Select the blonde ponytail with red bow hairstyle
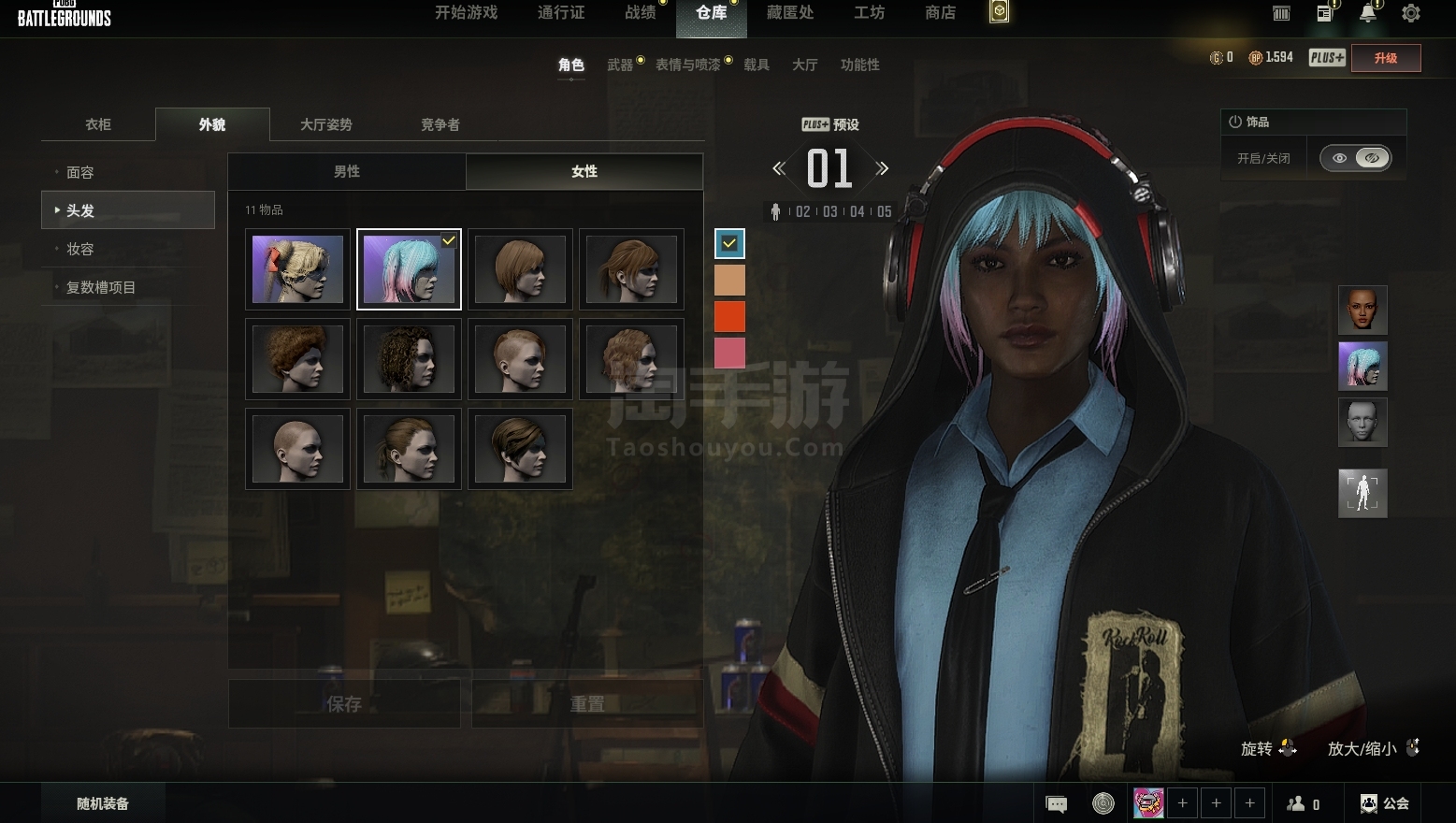 tap(297, 269)
